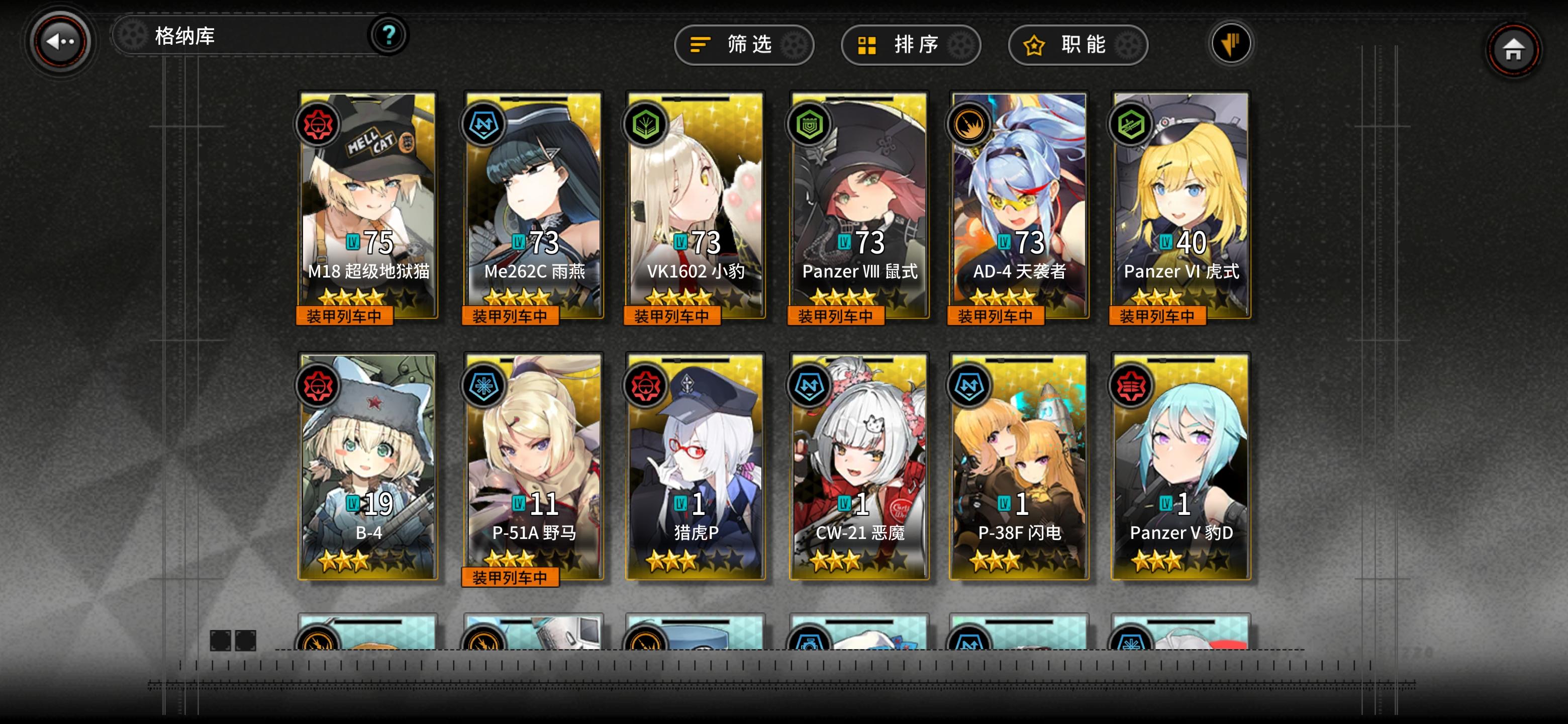Image resolution: width=1568 pixels, height=724 pixels.
Task: Toggle the 装甲列车中 tag on P-51A 野马
Action: (x=511, y=578)
